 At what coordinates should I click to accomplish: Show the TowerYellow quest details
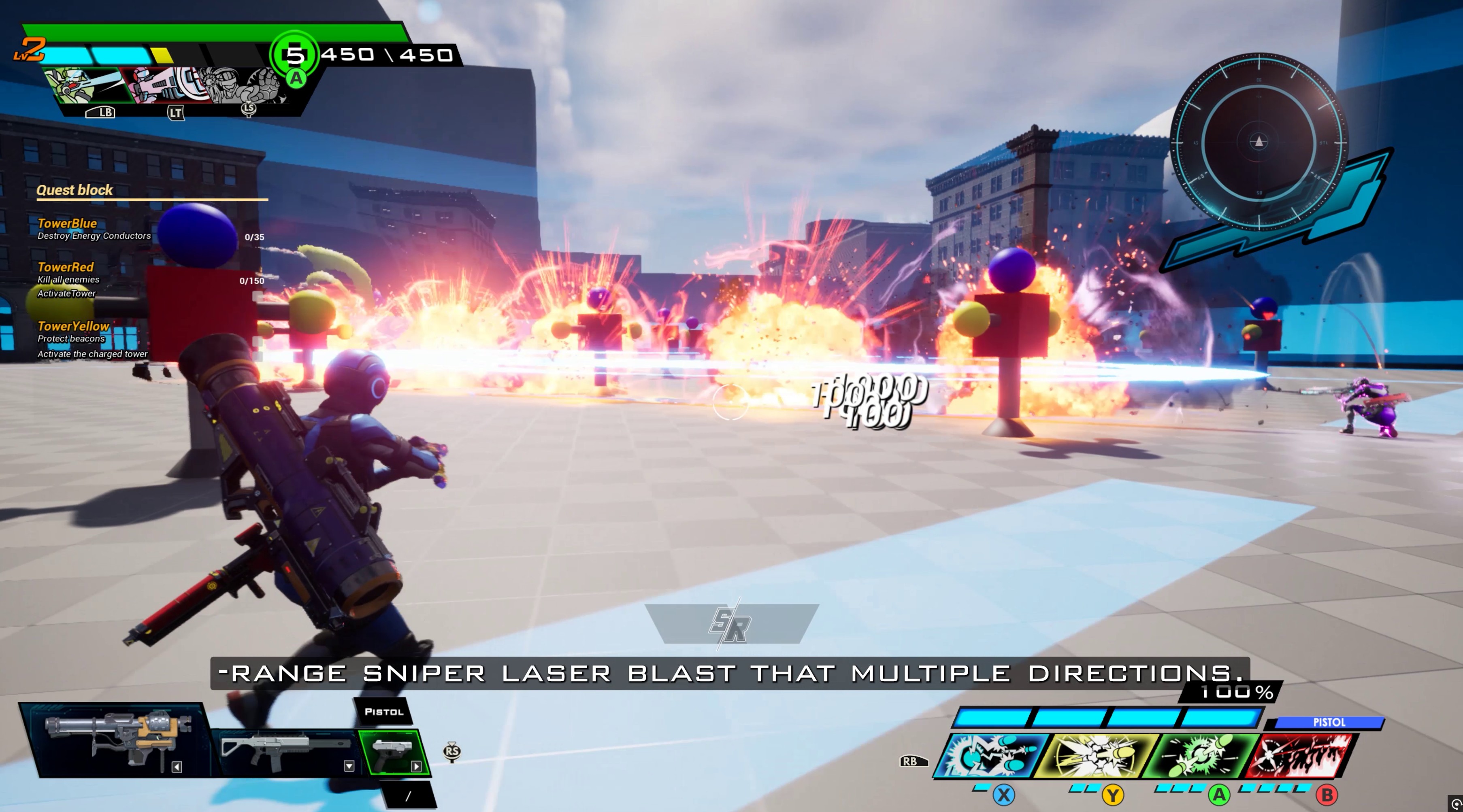click(73, 326)
